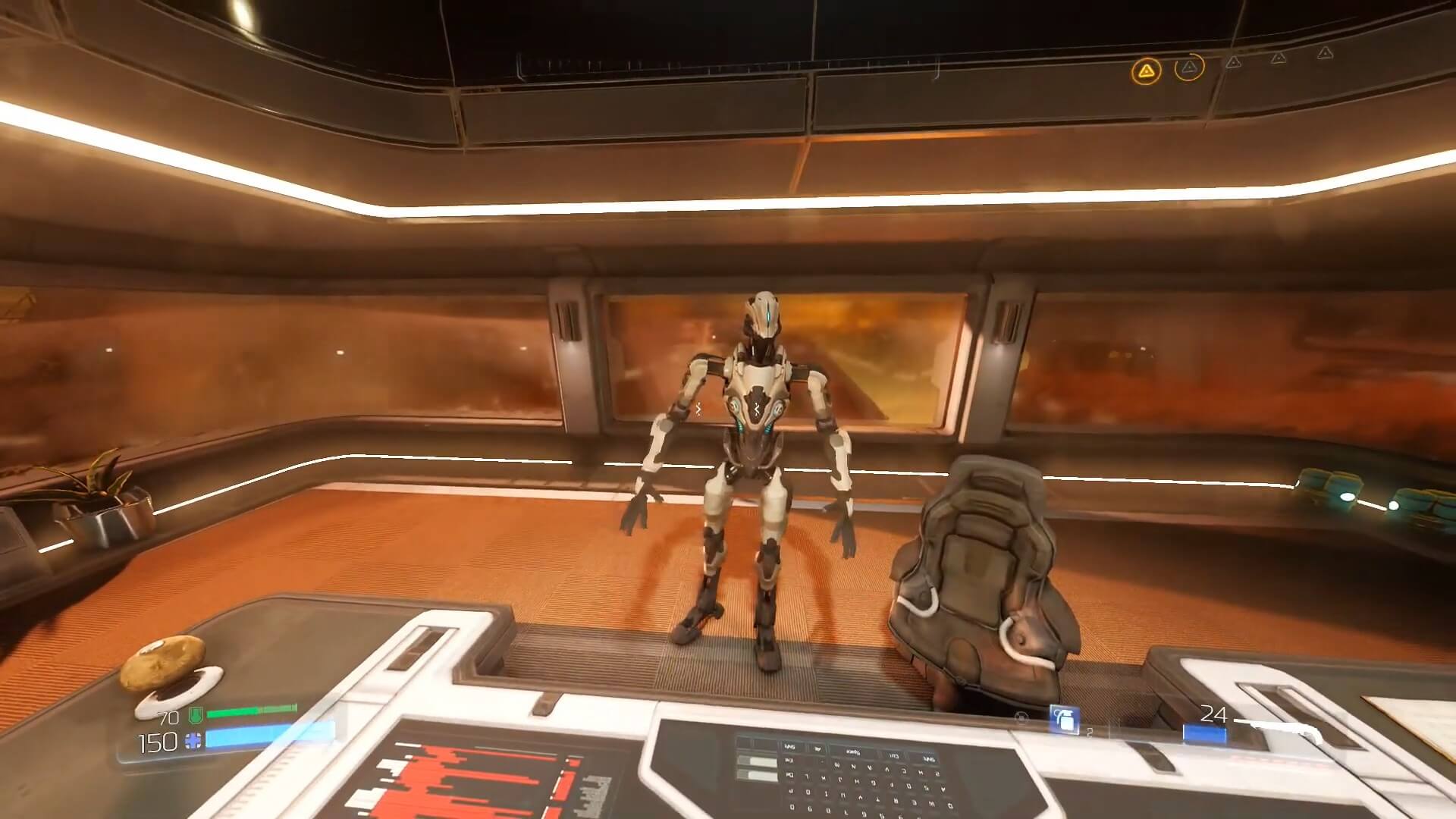Click the lit yellow warning triangle overhead

pyautogui.click(x=1147, y=71)
